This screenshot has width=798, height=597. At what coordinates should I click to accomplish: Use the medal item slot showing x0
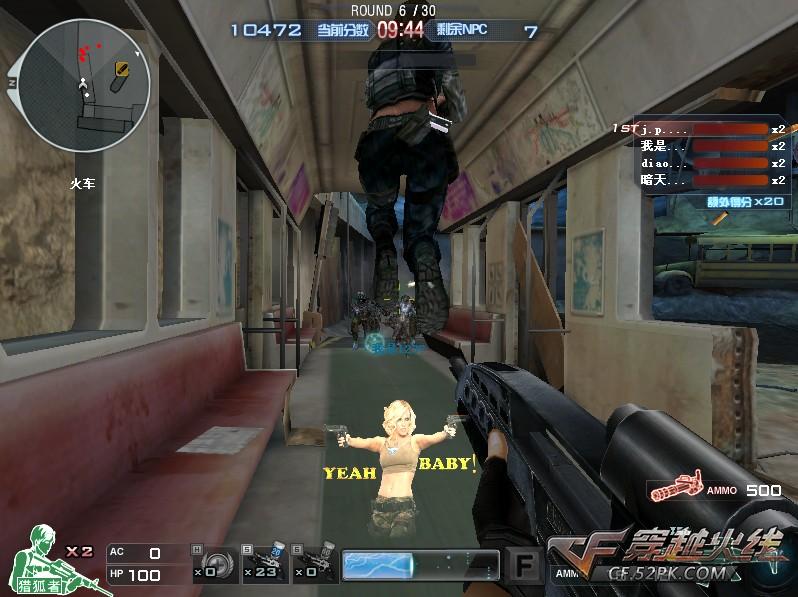tap(217, 564)
